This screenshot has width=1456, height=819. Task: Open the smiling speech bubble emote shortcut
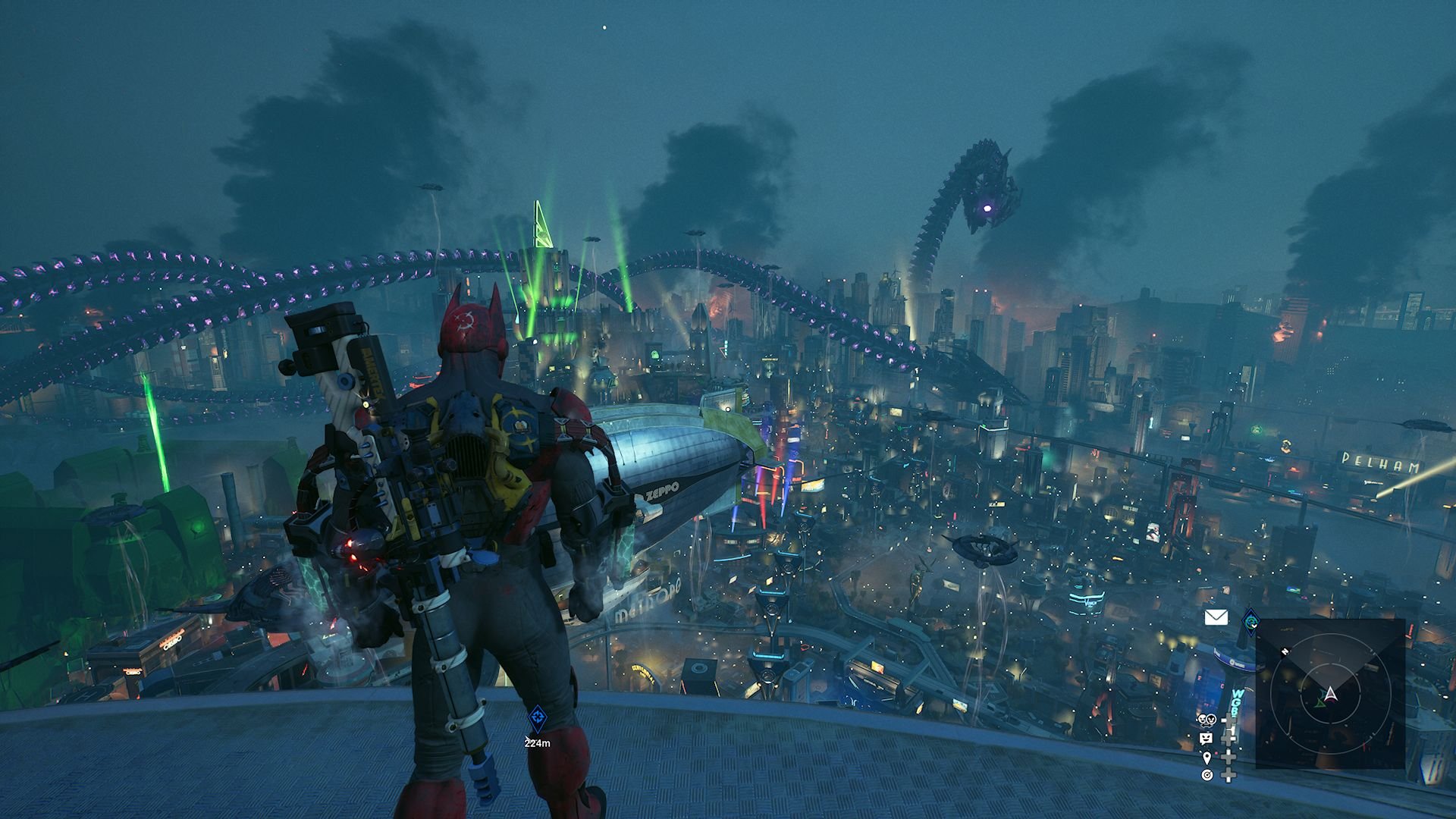(1206, 738)
